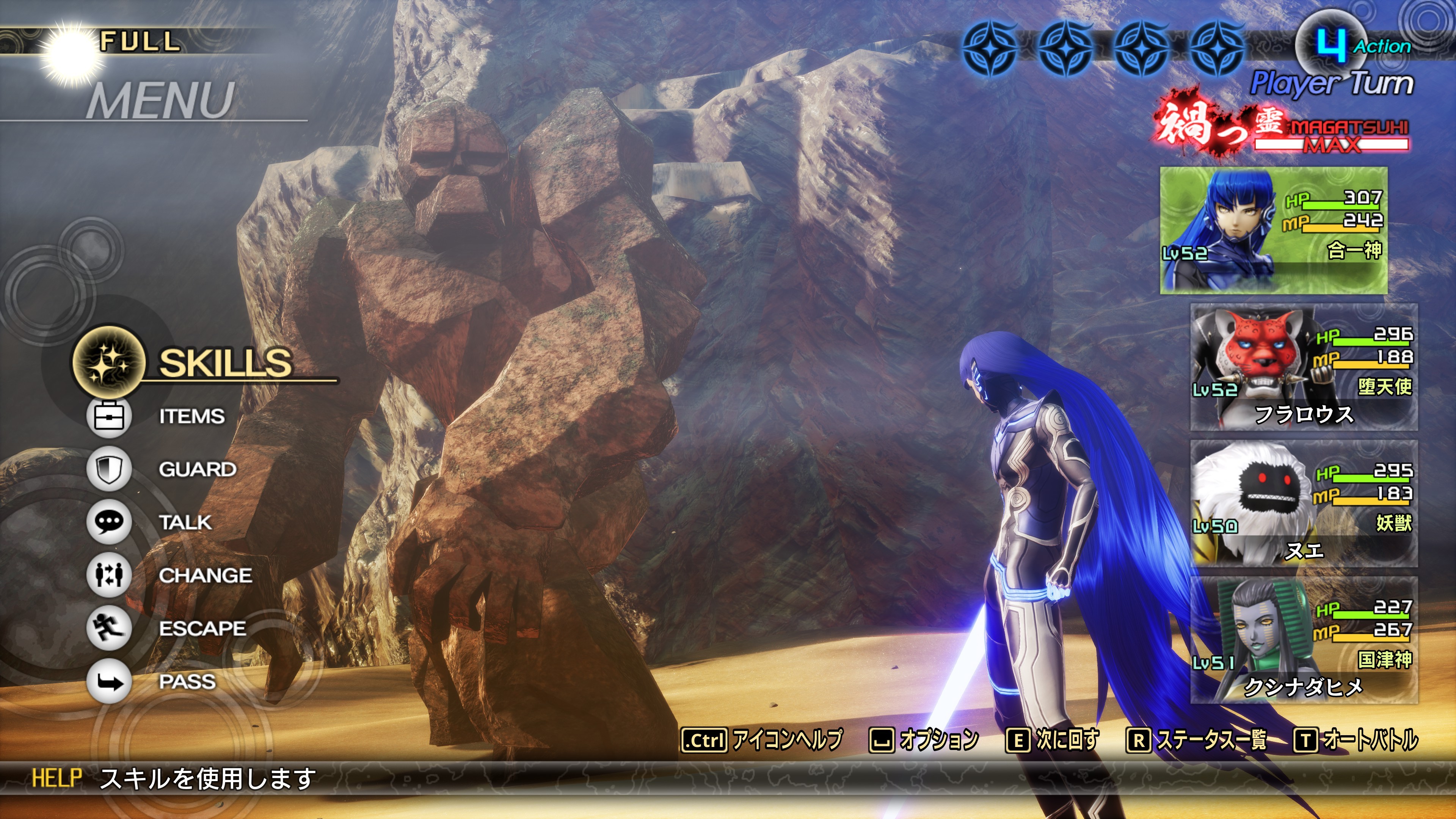Viewport: 1456px width, 819px height.
Task: Select the クシナダヒメ party member panel
Action: 1304,640
